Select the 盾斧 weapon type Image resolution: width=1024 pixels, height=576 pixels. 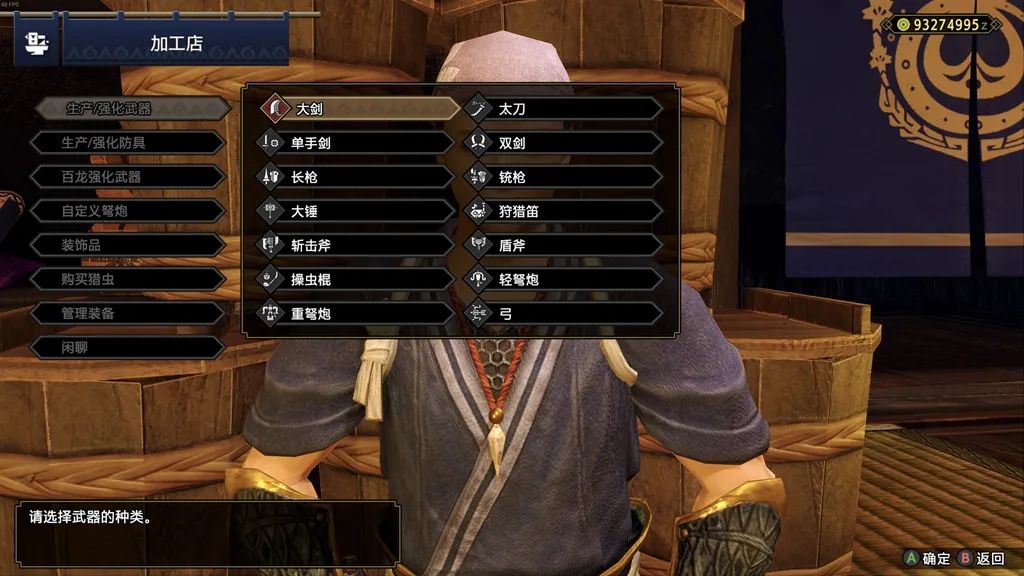point(563,245)
